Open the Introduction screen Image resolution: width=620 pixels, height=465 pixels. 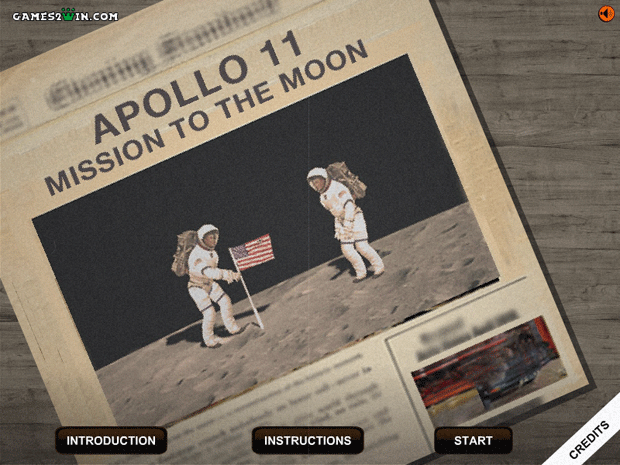click(x=111, y=440)
